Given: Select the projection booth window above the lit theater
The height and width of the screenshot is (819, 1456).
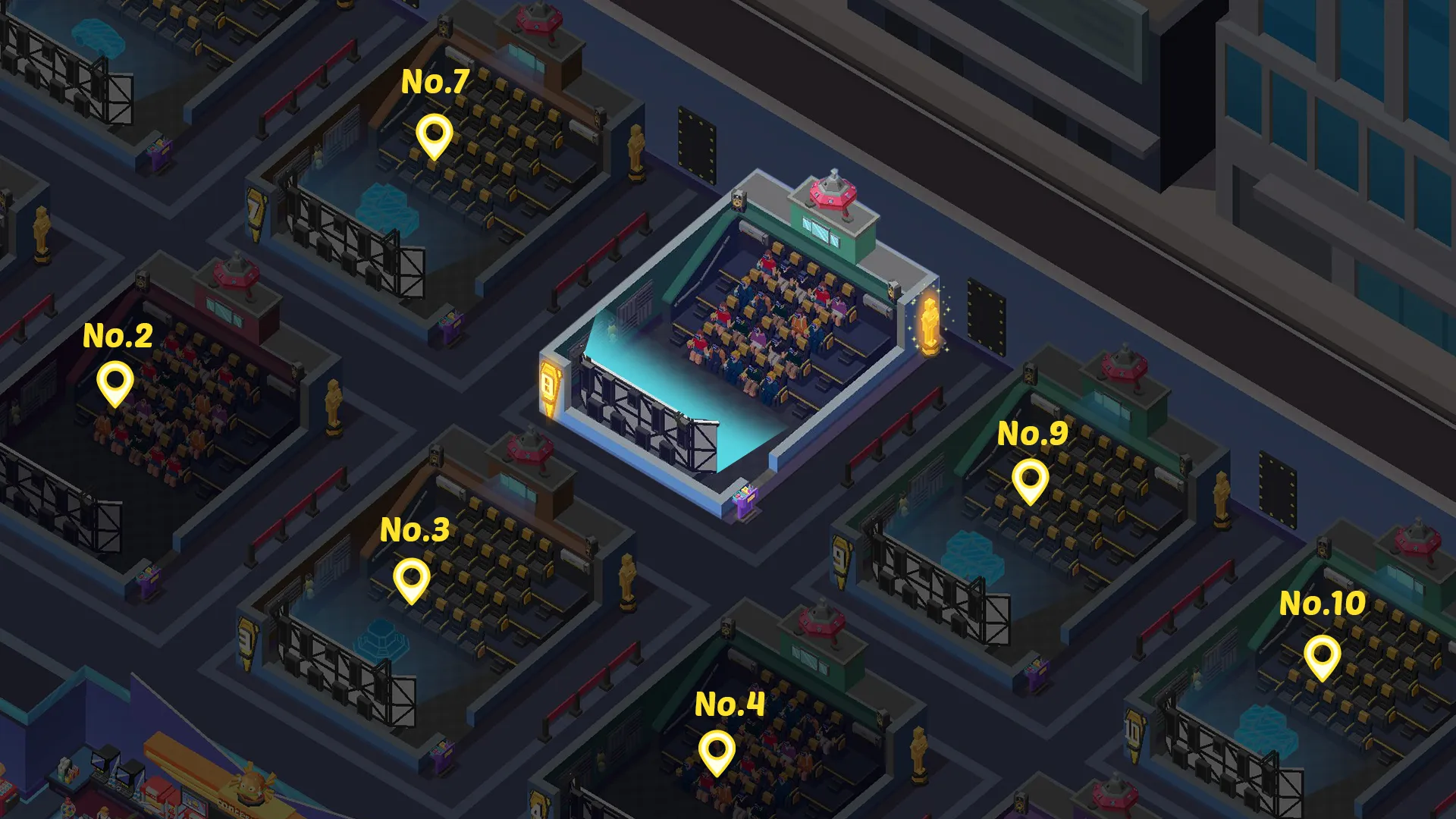Looking at the screenshot, I should click(x=822, y=231).
